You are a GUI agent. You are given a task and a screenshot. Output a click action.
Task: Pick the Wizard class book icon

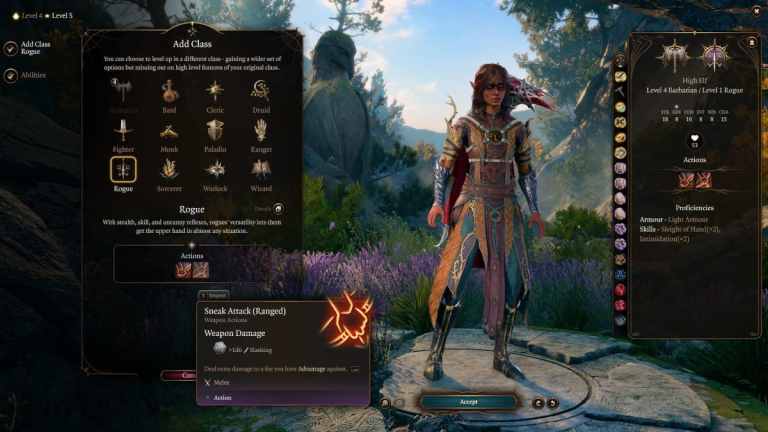coord(261,170)
